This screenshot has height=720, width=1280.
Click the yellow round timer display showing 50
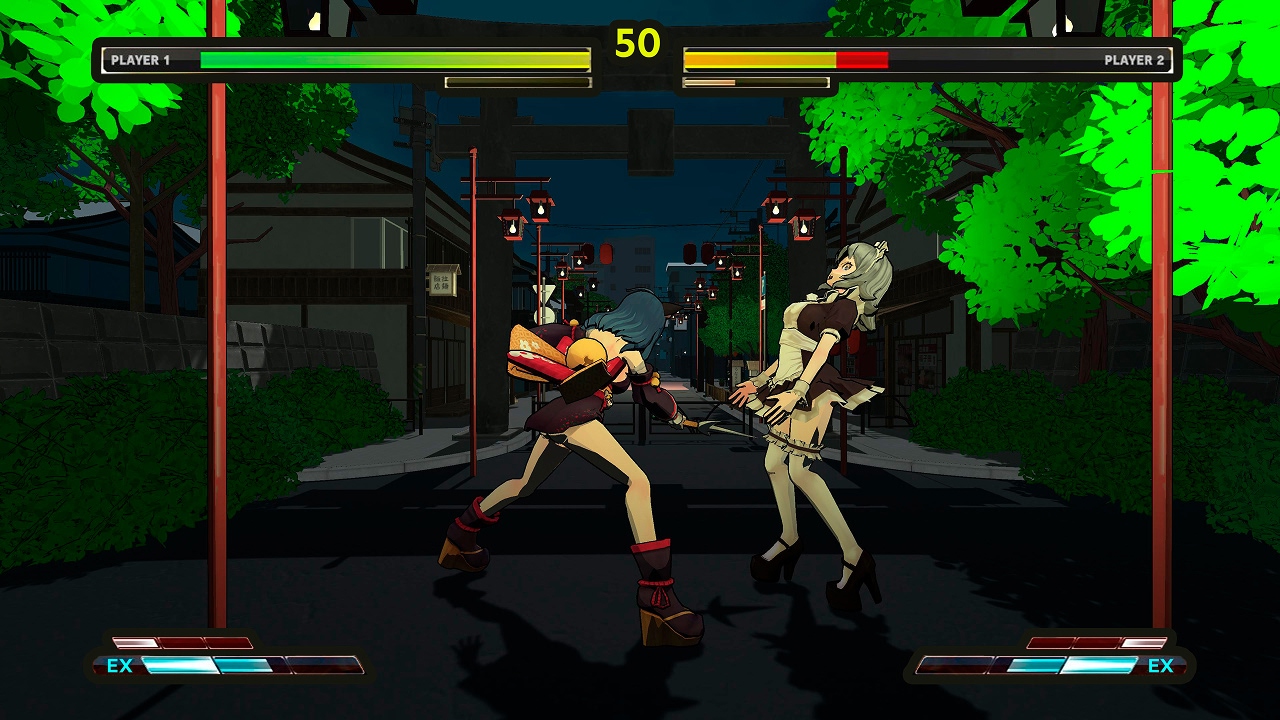coord(640,42)
